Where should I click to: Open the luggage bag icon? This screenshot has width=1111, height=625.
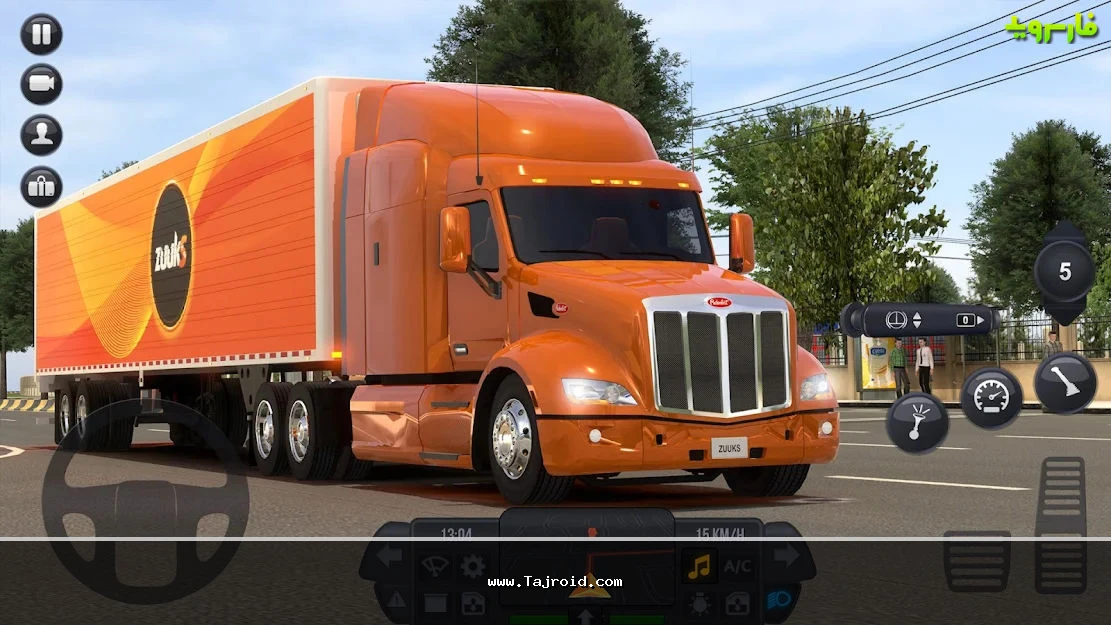click(41, 187)
